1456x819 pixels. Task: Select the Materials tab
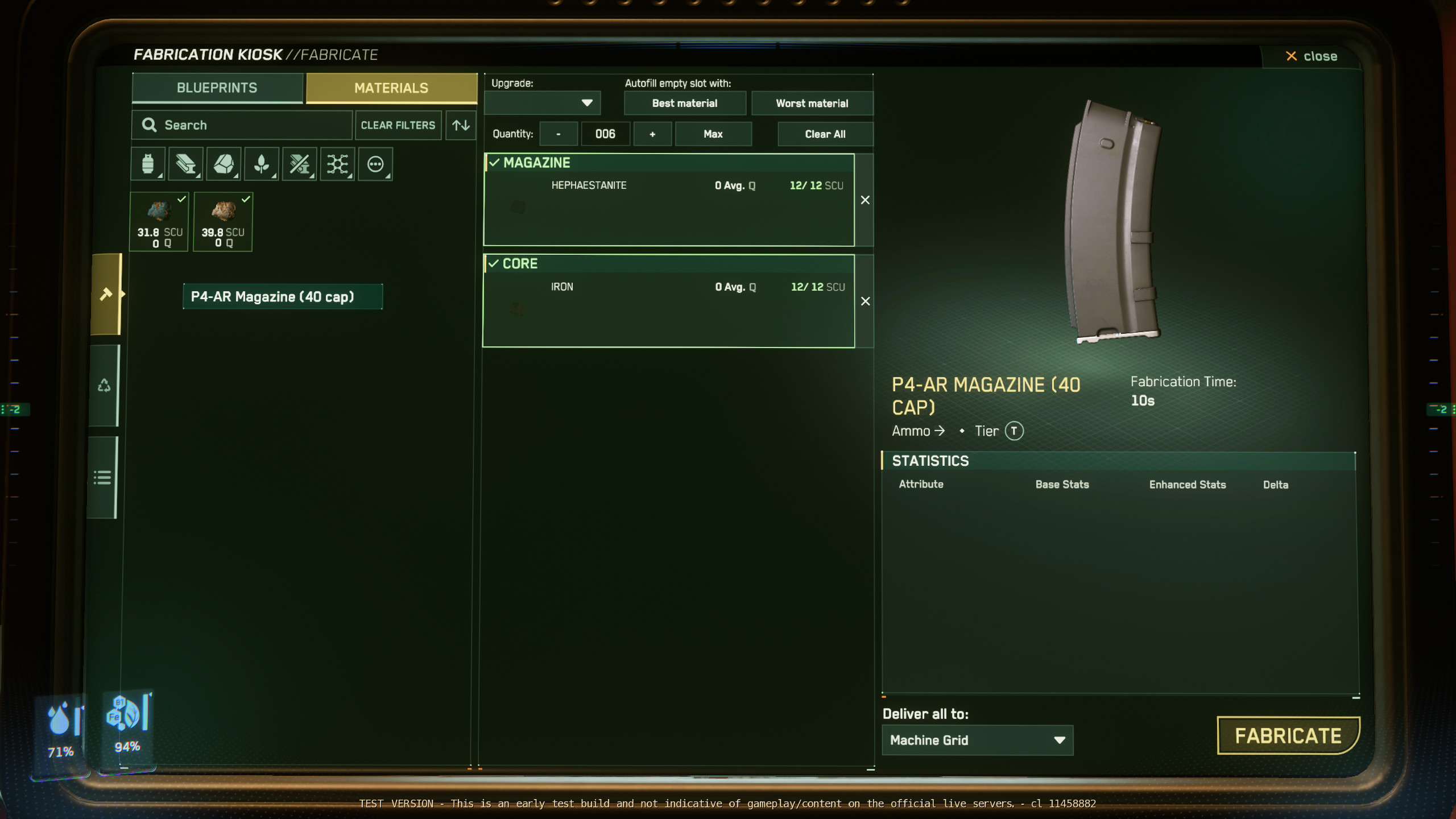click(391, 88)
